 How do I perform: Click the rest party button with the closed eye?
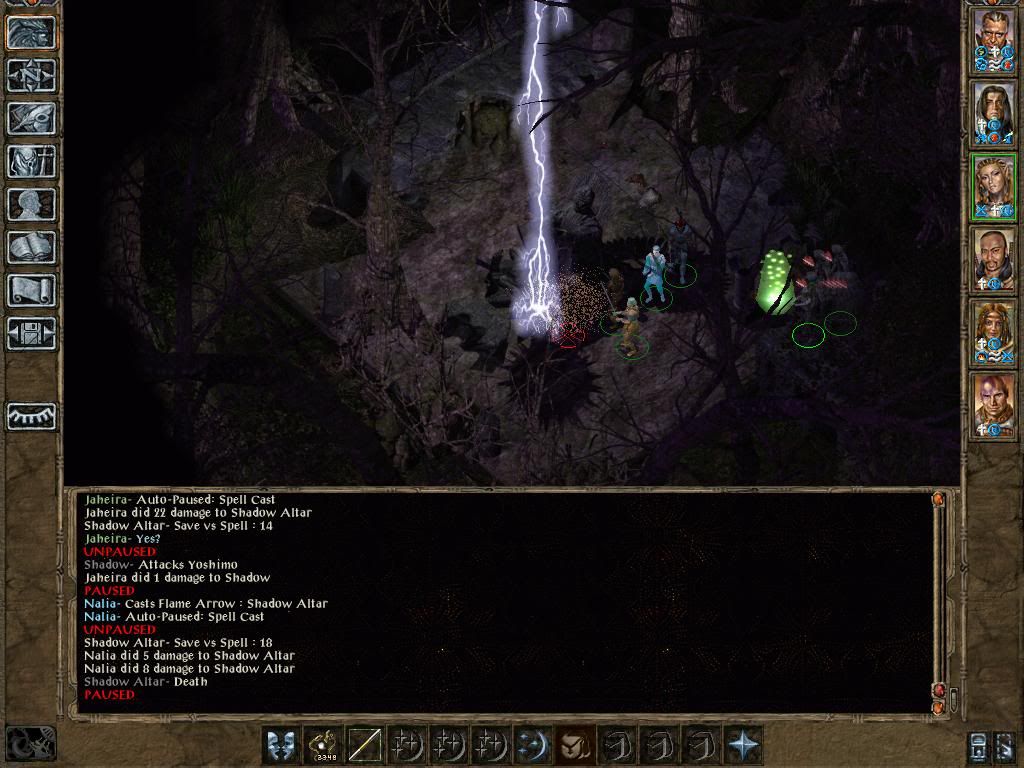[x=31, y=416]
